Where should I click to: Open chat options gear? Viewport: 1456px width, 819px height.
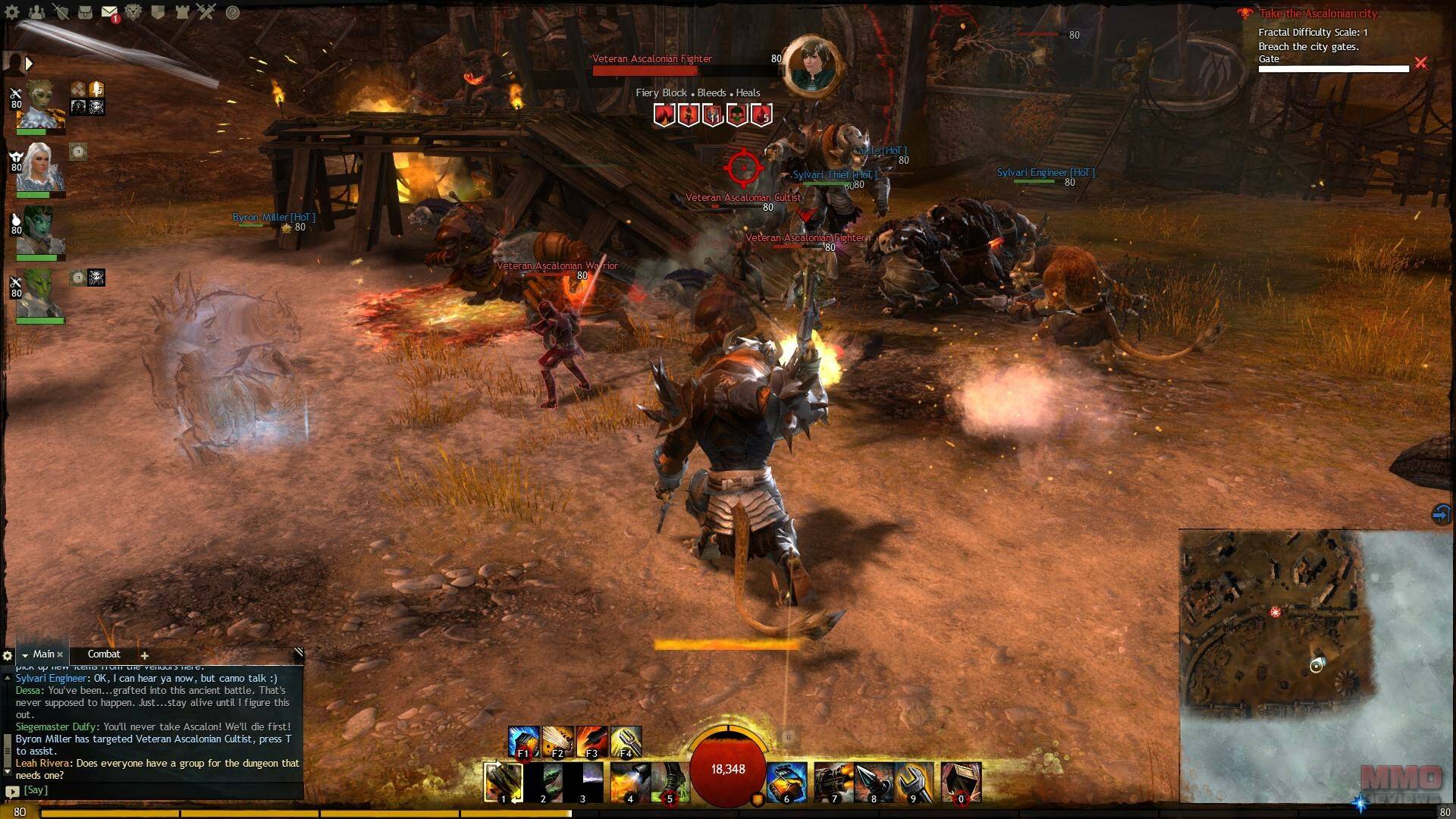click(8, 655)
